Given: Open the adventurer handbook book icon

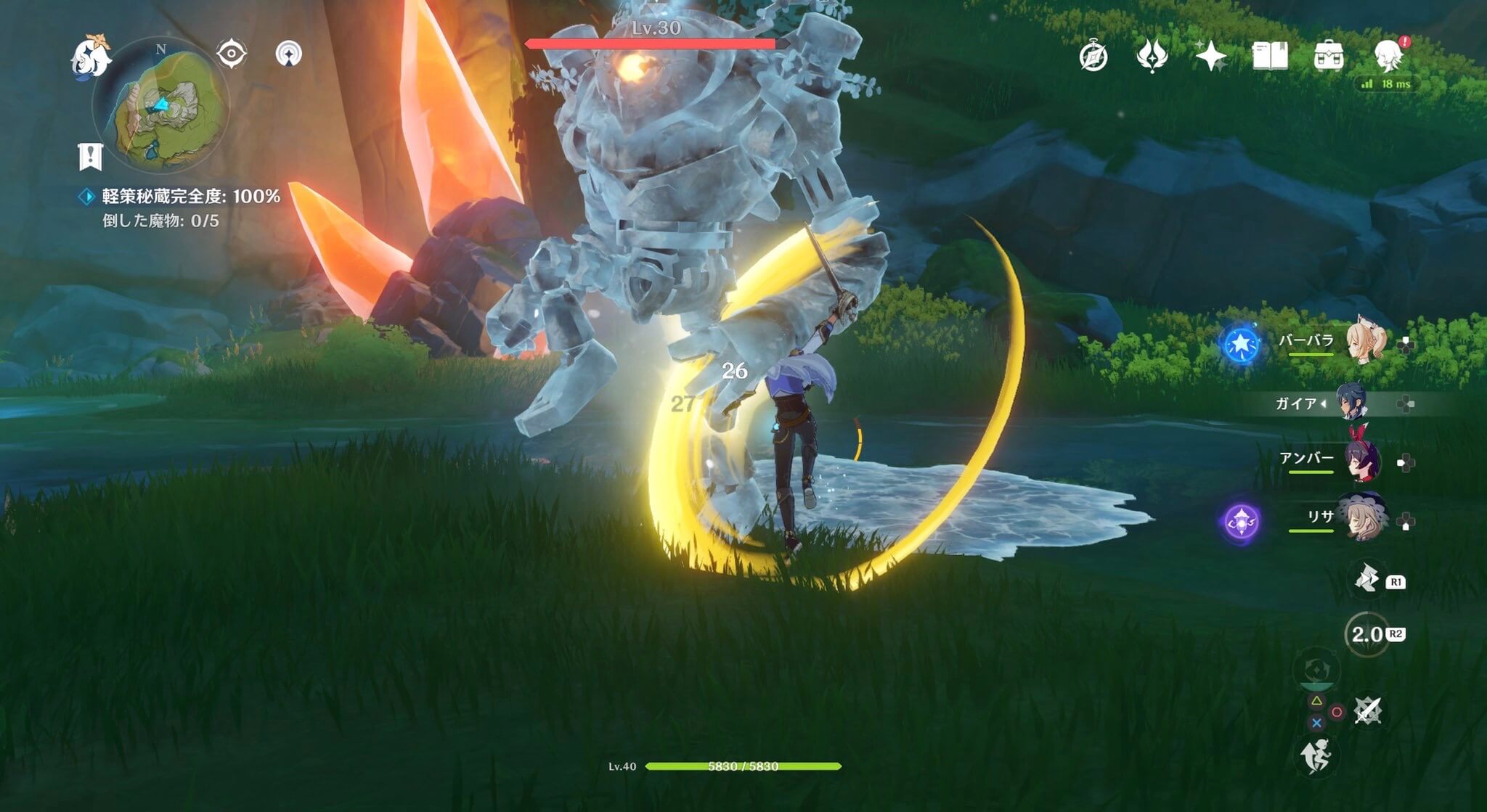Looking at the screenshot, I should (x=1270, y=56).
